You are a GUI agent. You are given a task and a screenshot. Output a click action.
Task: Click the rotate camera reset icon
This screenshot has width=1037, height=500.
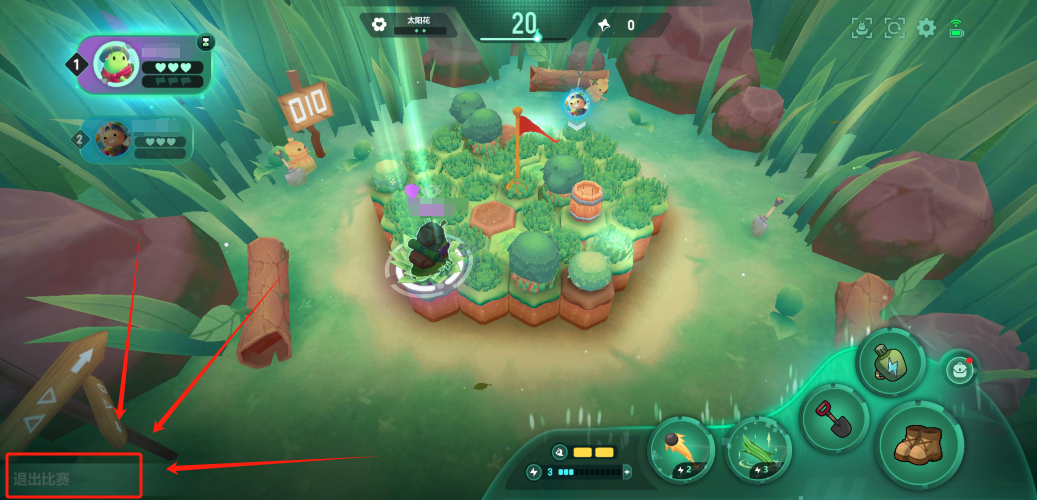[x=894, y=28]
